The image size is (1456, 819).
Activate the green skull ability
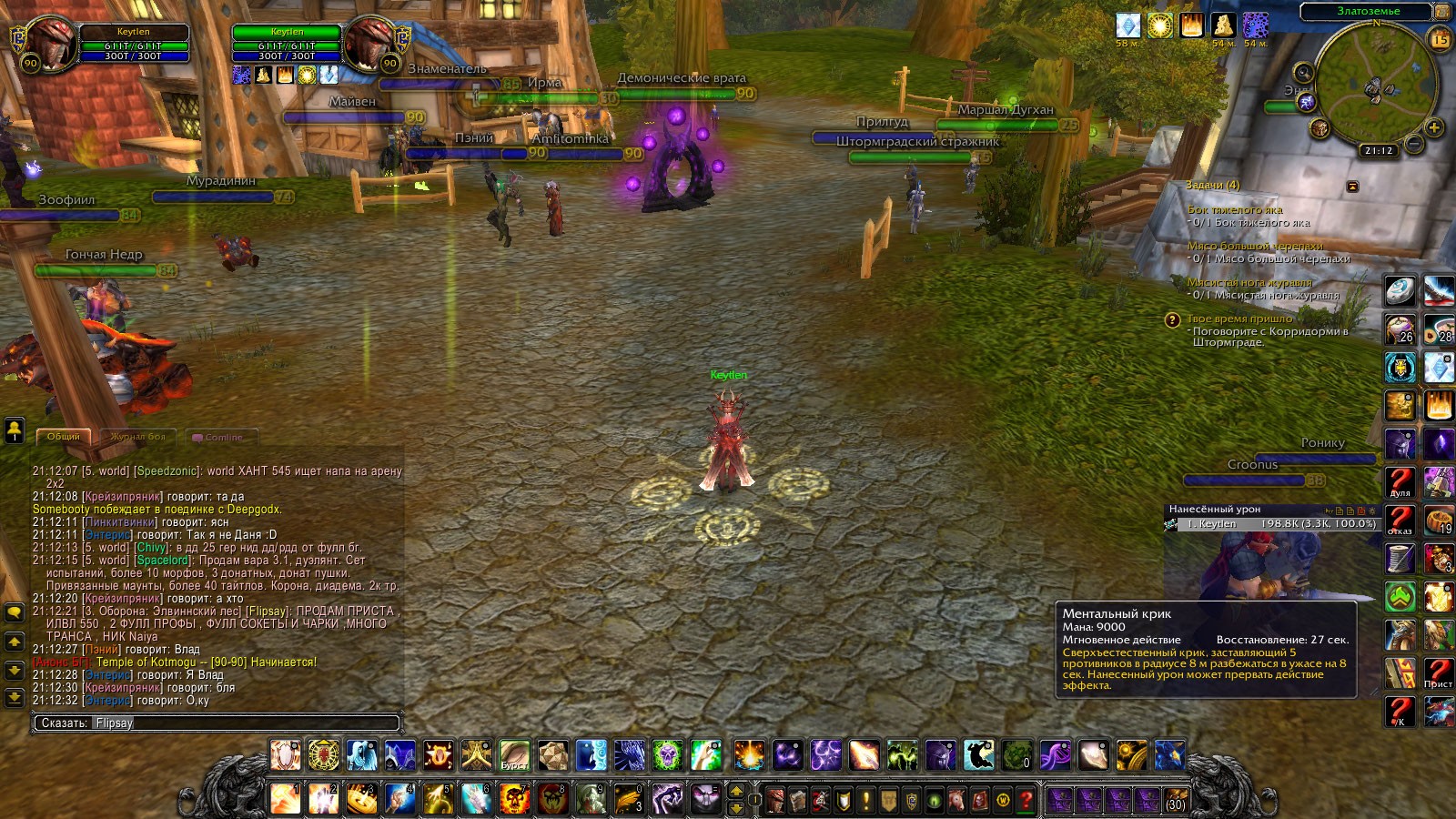pos(667,755)
